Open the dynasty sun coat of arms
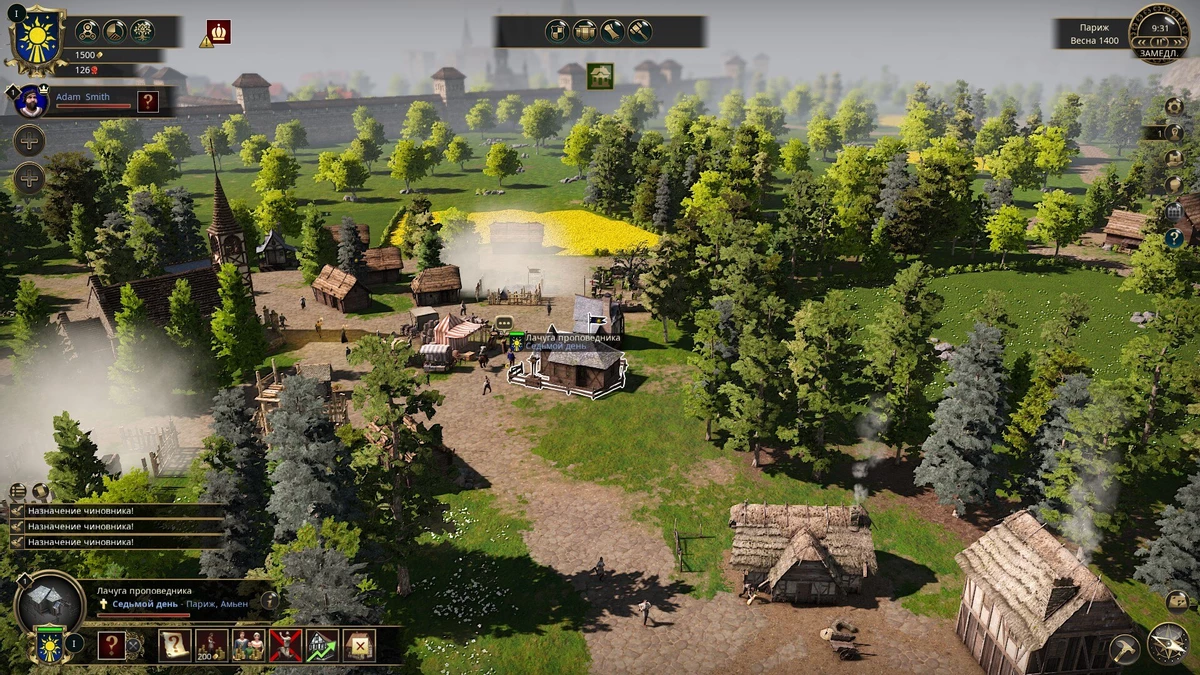This screenshot has width=1200, height=675. (x=36, y=40)
